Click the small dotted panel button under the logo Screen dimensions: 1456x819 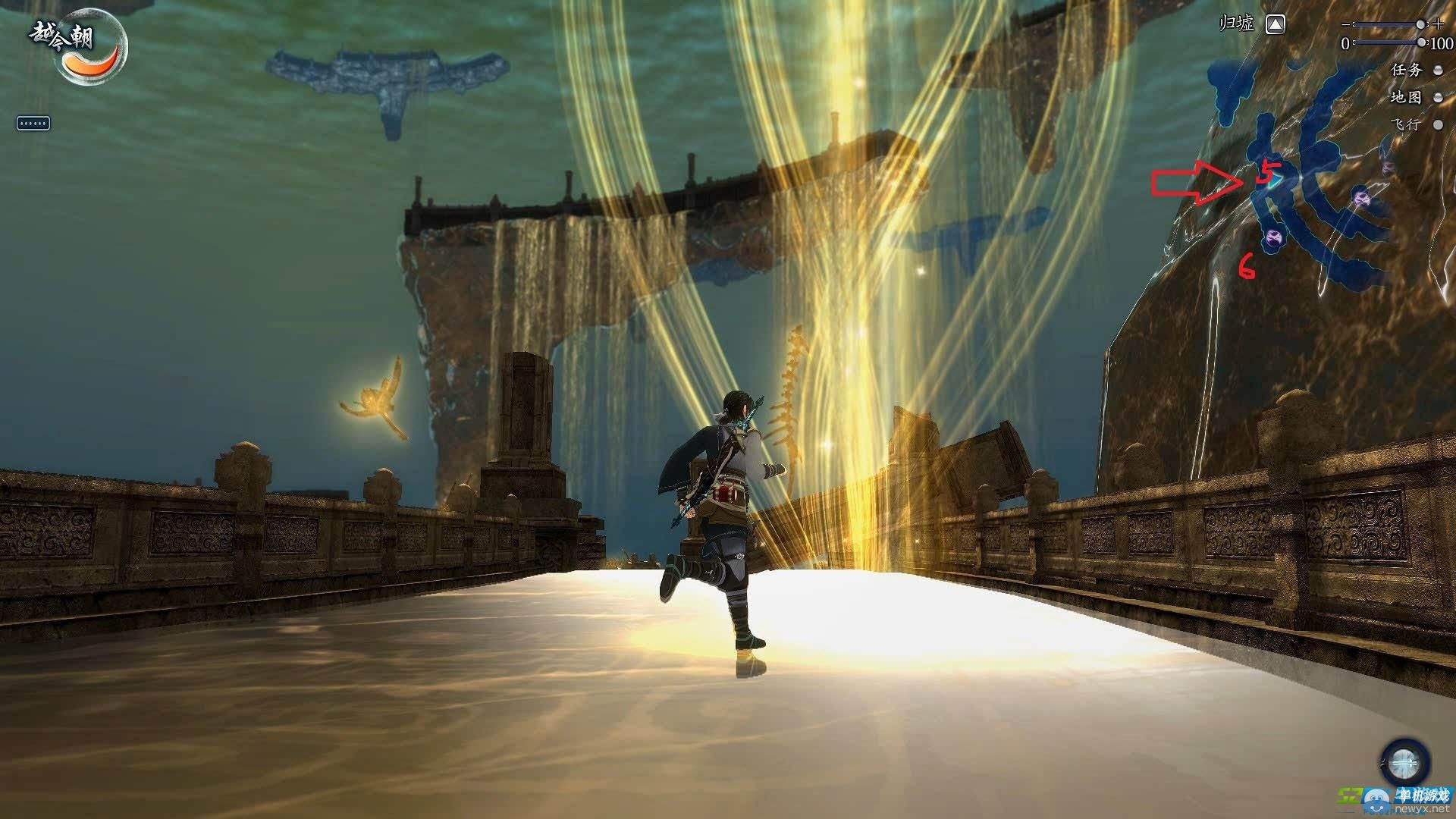[33, 123]
